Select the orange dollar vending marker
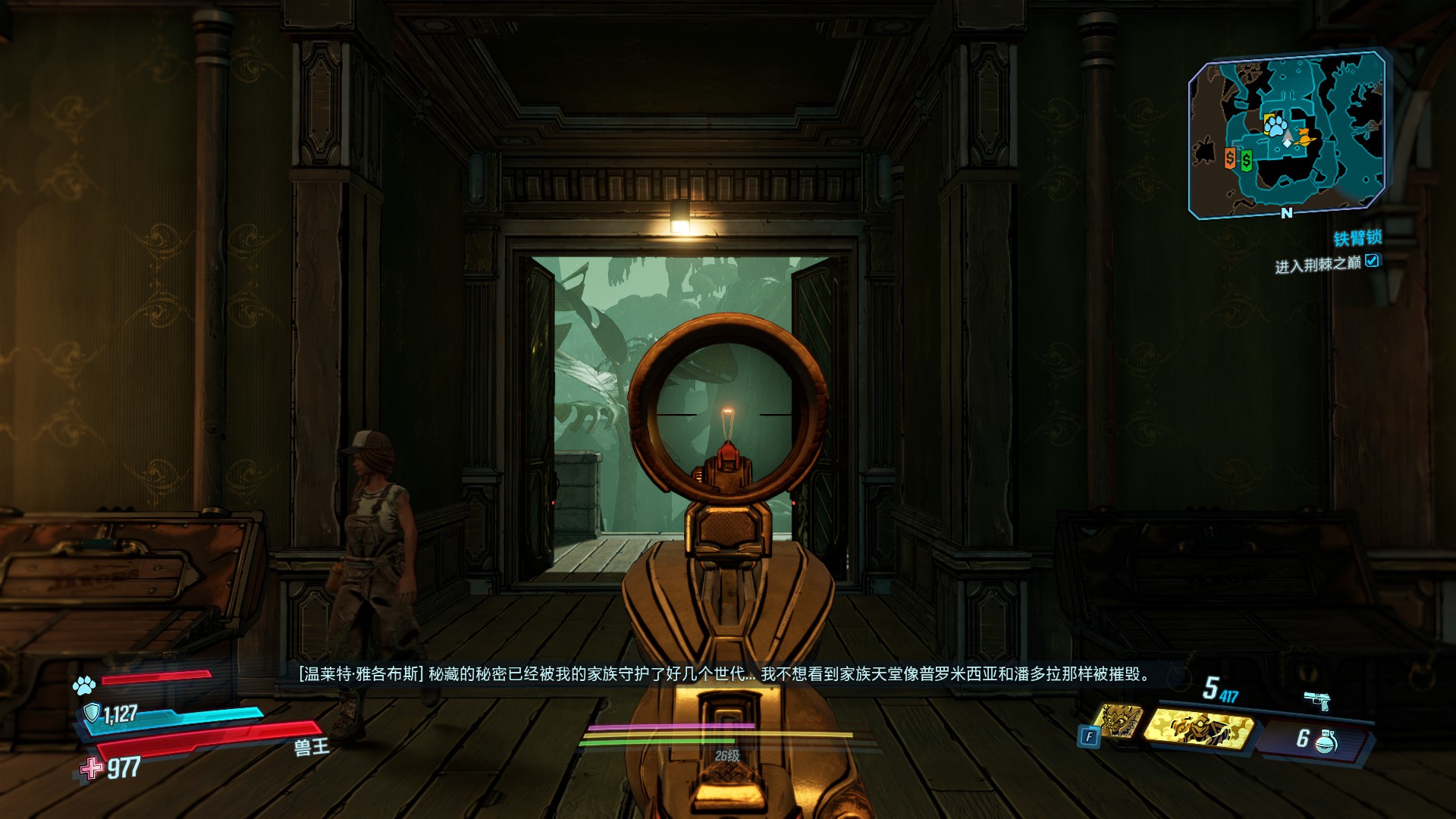This screenshot has width=1456, height=819. point(1230,158)
